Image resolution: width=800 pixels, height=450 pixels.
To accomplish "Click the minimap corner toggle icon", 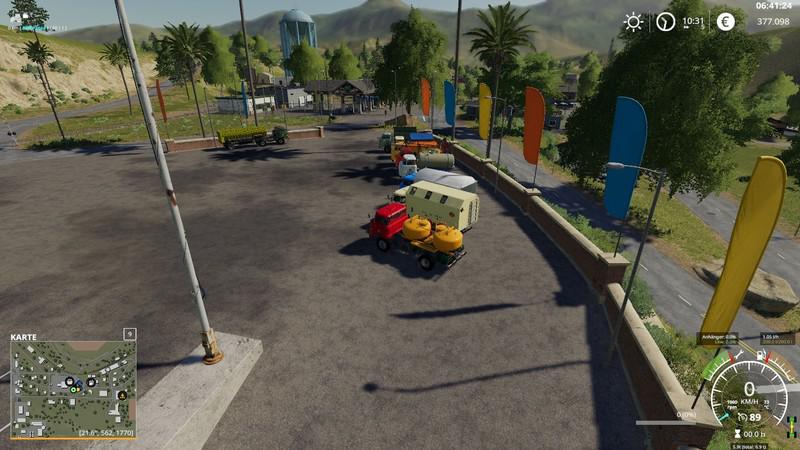I will (x=129, y=334).
